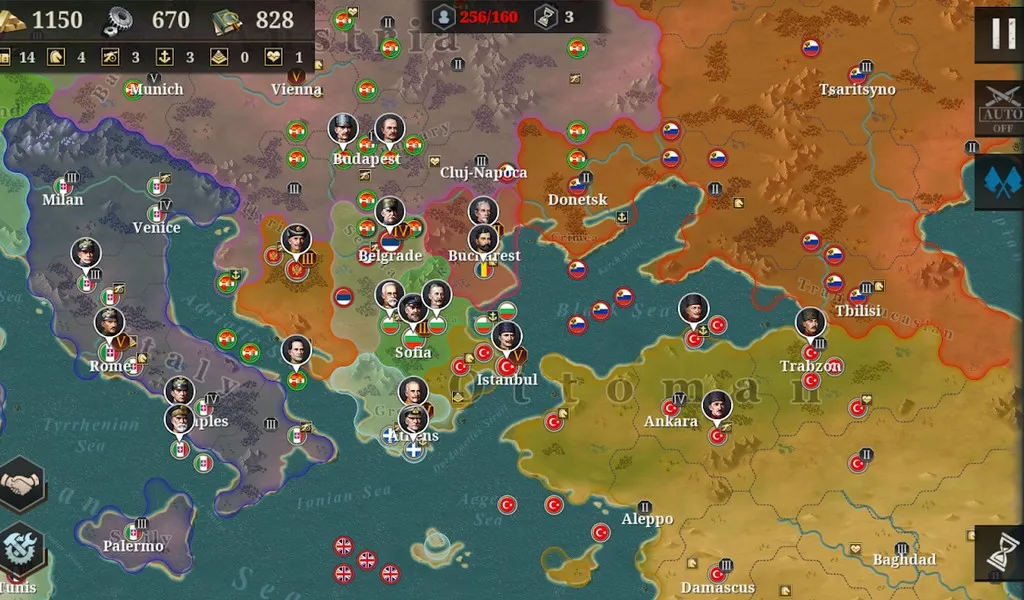Select the general unit at Rome
The image size is (1024, 600).
point(109,324)
